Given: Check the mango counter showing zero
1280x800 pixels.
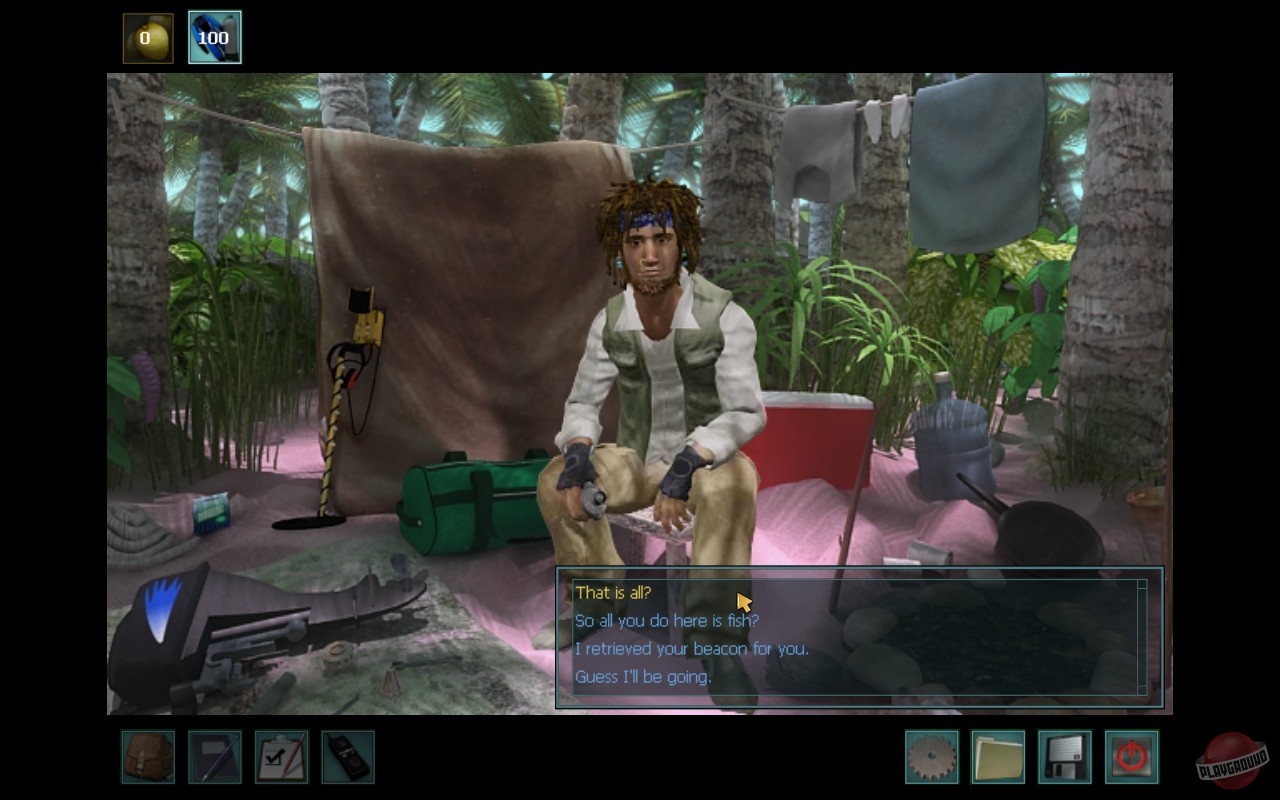Looking at the screenshot, I should pyautogui.click(x=148, y=37).
